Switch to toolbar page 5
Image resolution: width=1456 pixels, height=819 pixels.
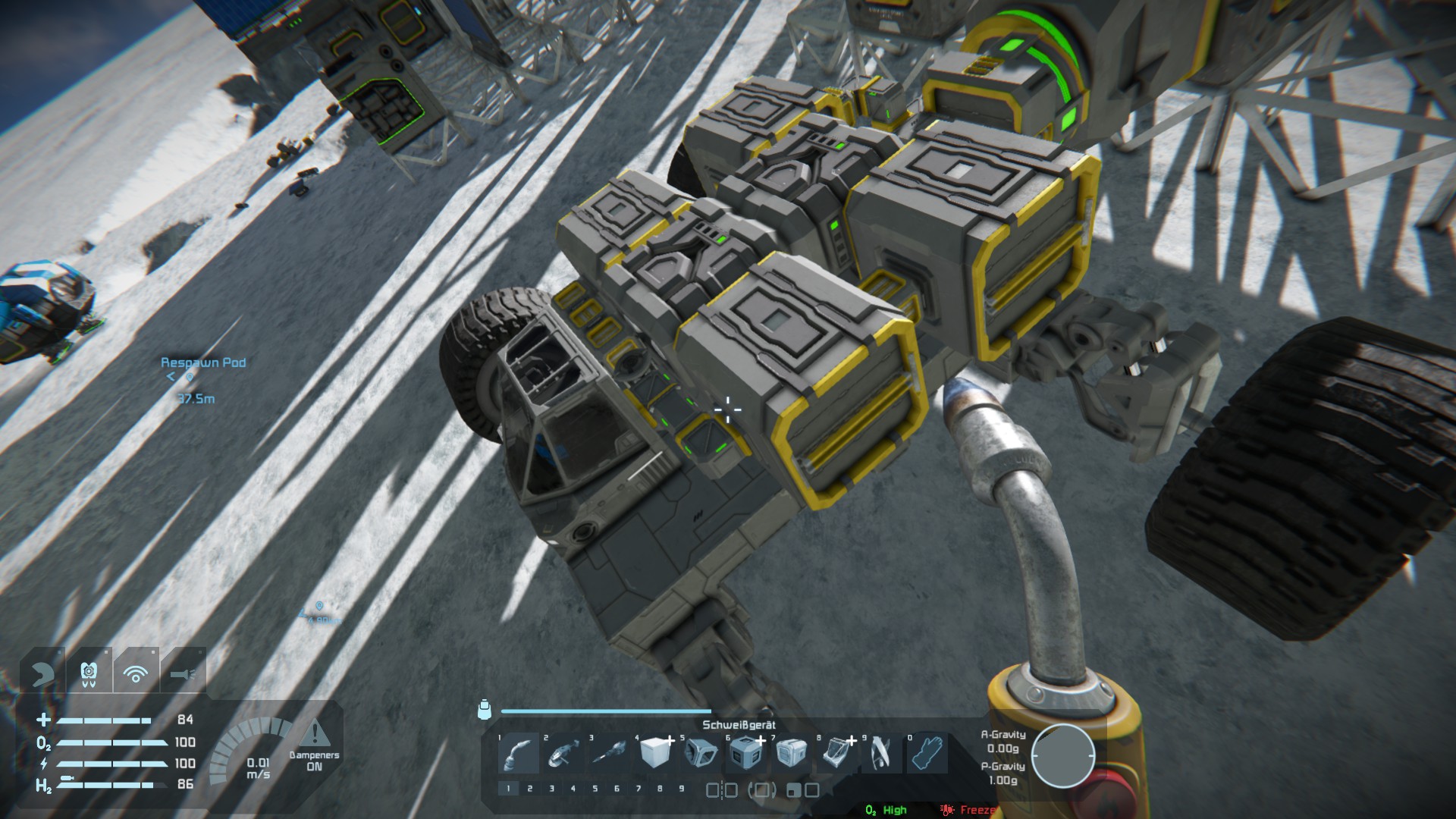point(595,789)
